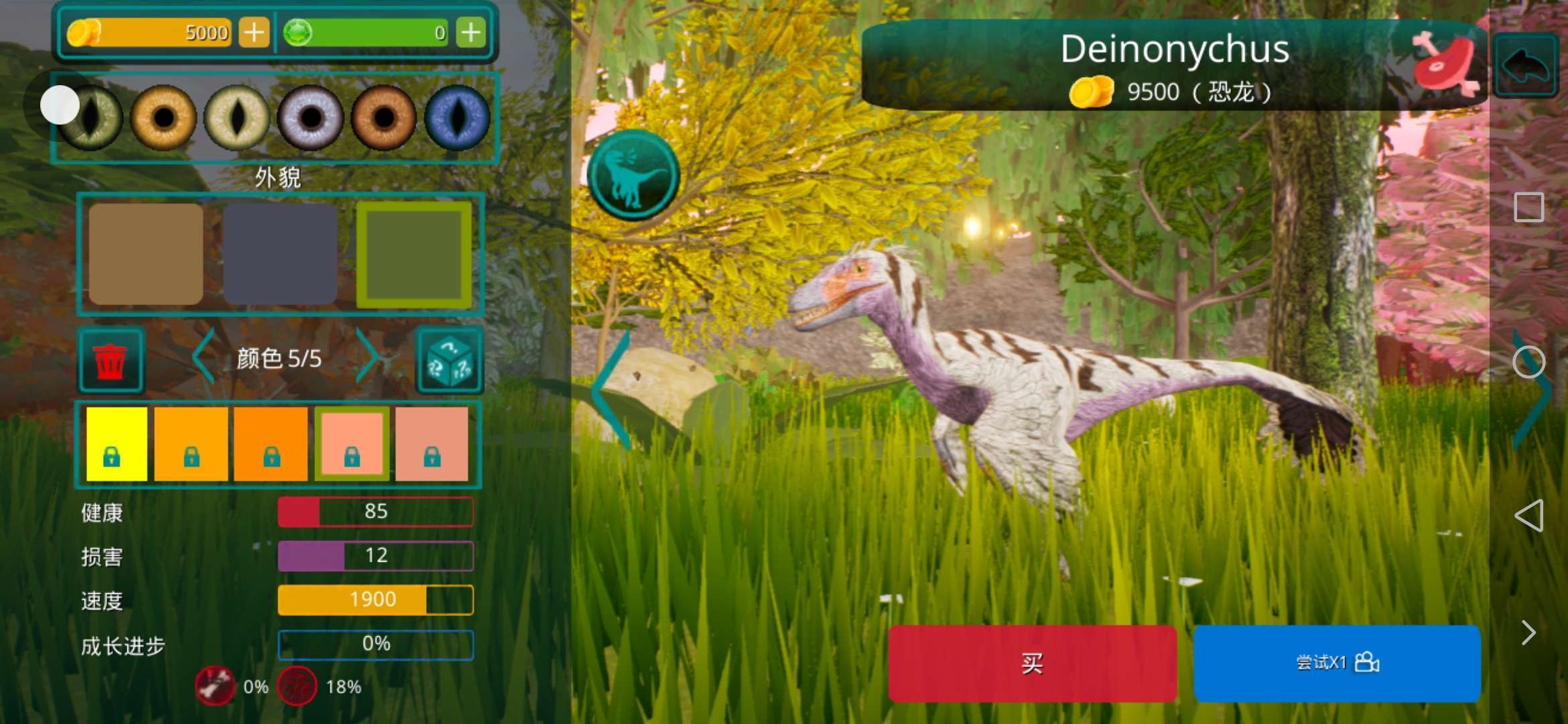Delete the color with the red trash button
This screenshot has width=1568, height=724.
(111, 361)
